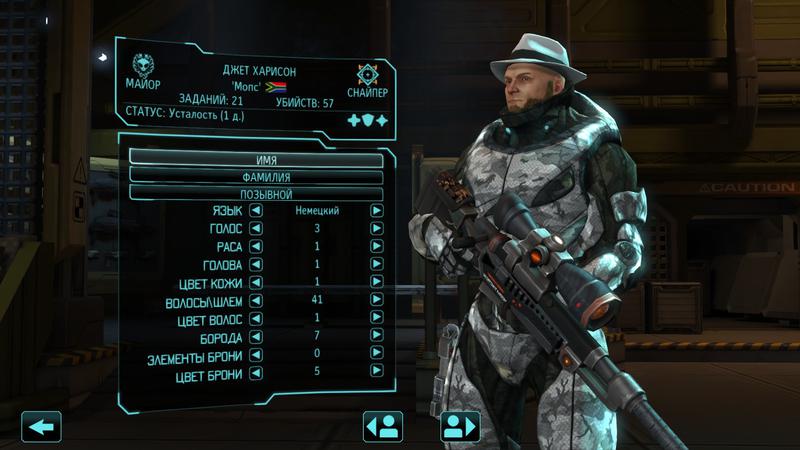
Task: Open the ФАМИЛИЯ surname field
Action: 257,176
